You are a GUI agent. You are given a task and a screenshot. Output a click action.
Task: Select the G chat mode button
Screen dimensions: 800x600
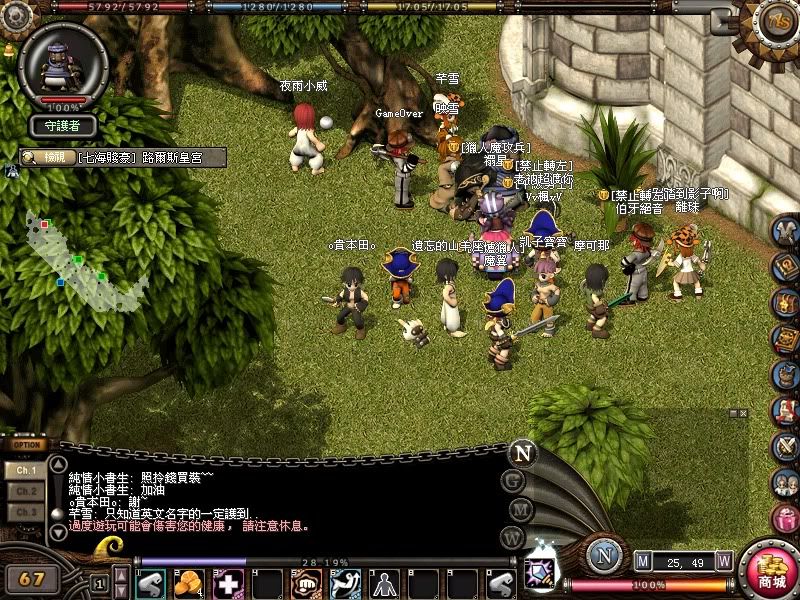[x=514, y=480]
